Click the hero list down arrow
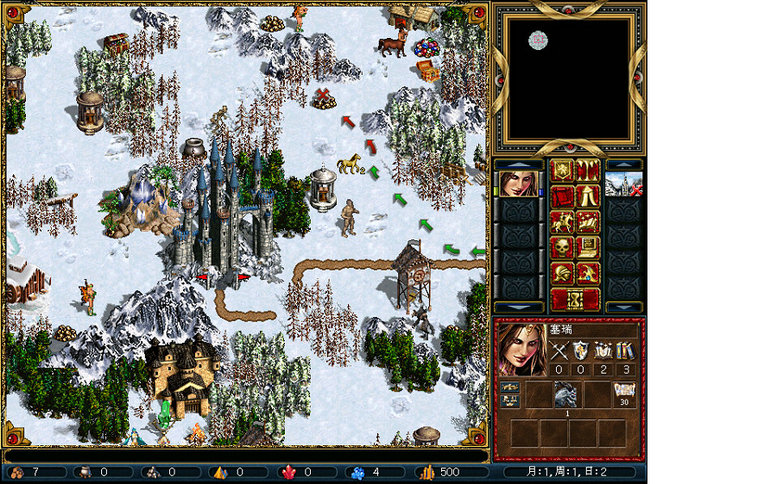The width and height of the screenshot is (777, 484). point(519,306)
